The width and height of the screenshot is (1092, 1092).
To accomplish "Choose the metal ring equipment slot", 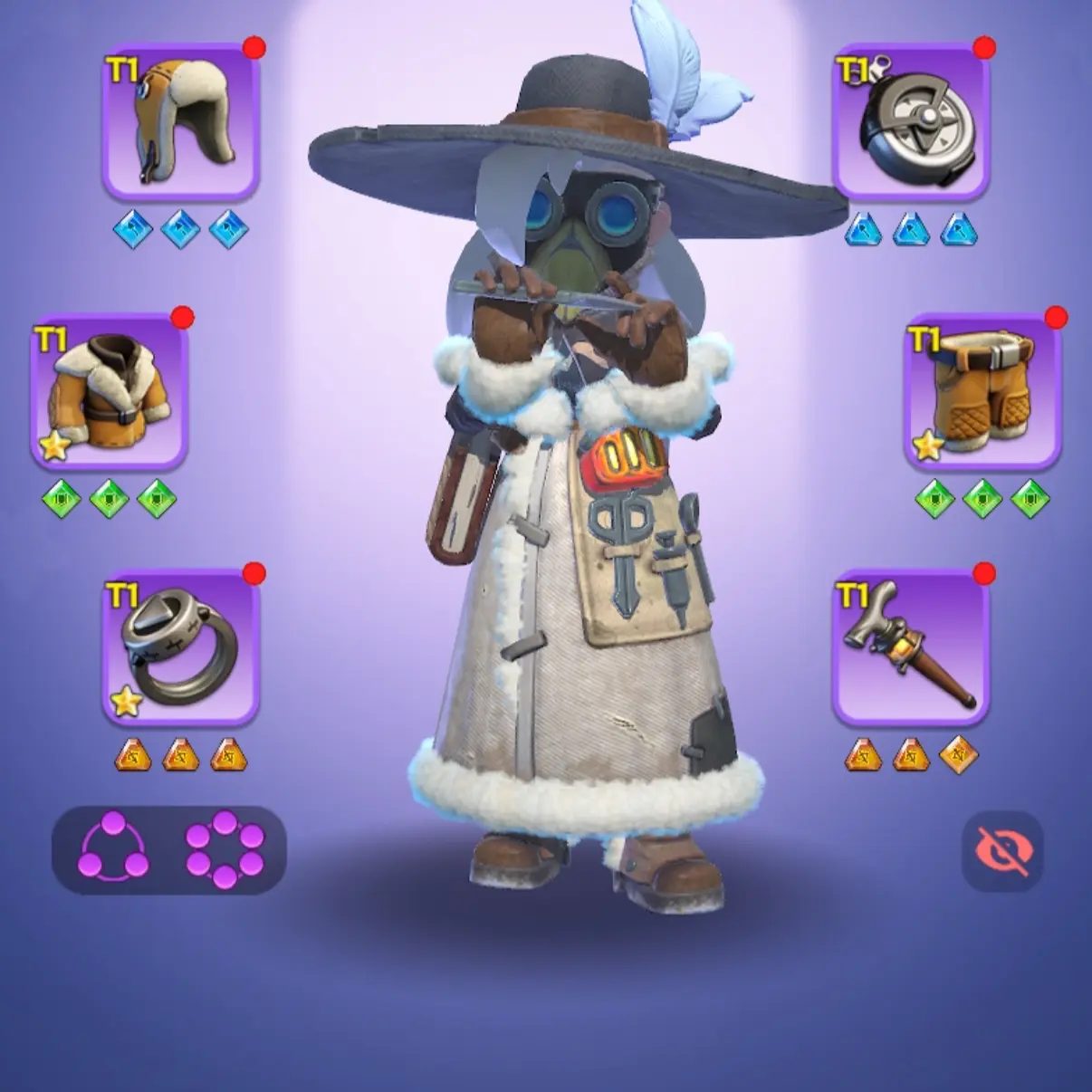I will click(181, 647).
